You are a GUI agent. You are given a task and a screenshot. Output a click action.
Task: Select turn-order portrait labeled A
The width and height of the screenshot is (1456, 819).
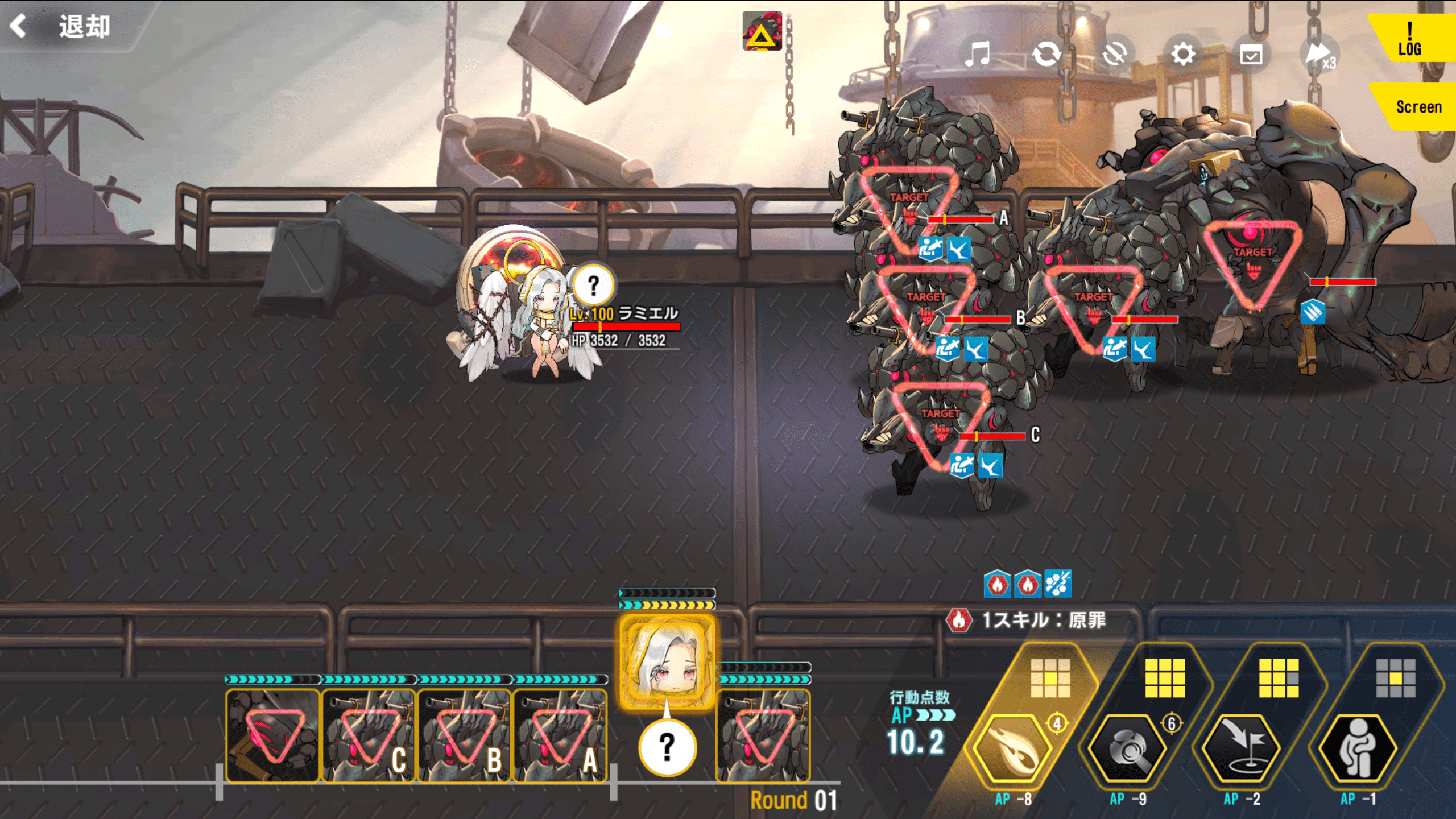pos(560,736)
